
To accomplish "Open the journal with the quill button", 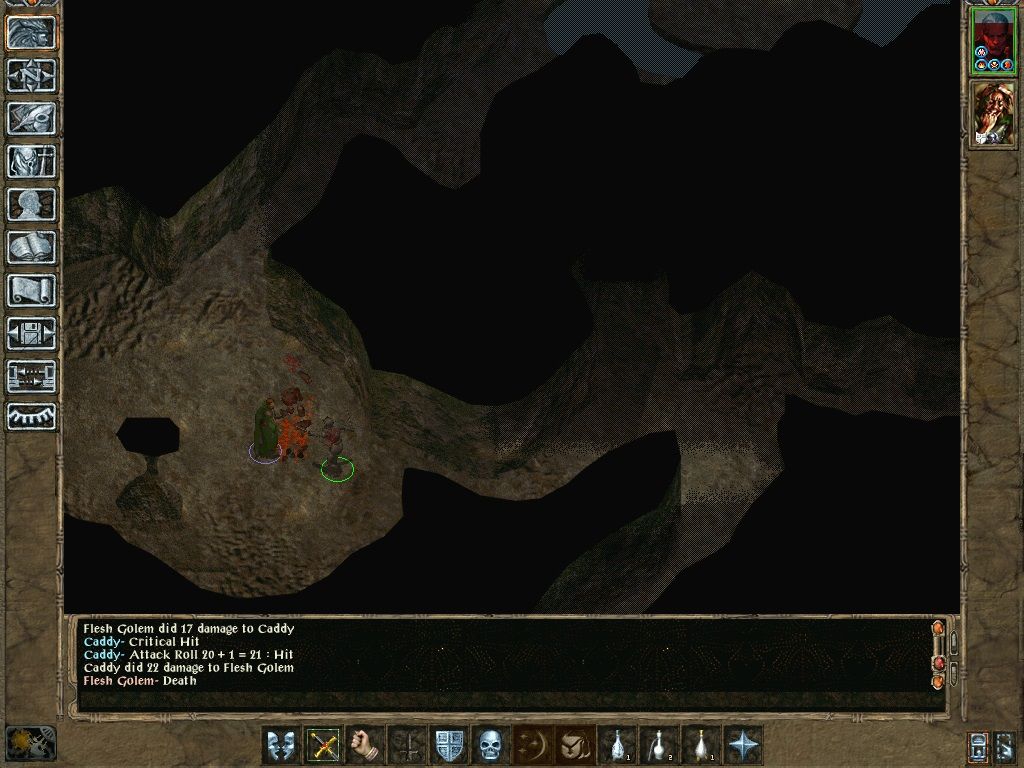I will click(x=32, y=118).
